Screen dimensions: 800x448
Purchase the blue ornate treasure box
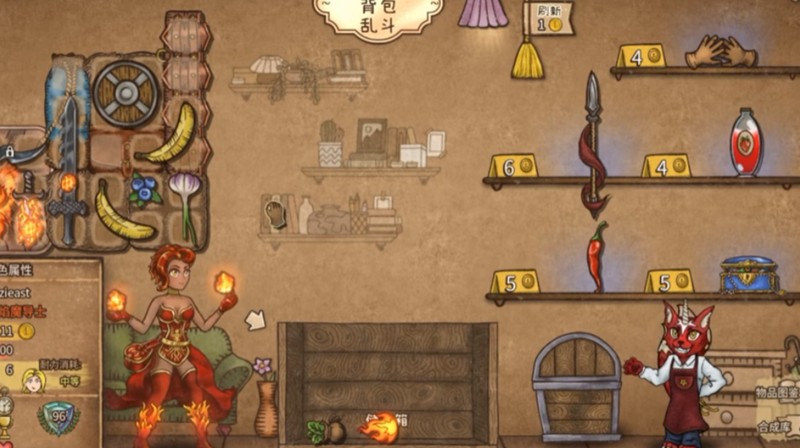pos(748,274)
